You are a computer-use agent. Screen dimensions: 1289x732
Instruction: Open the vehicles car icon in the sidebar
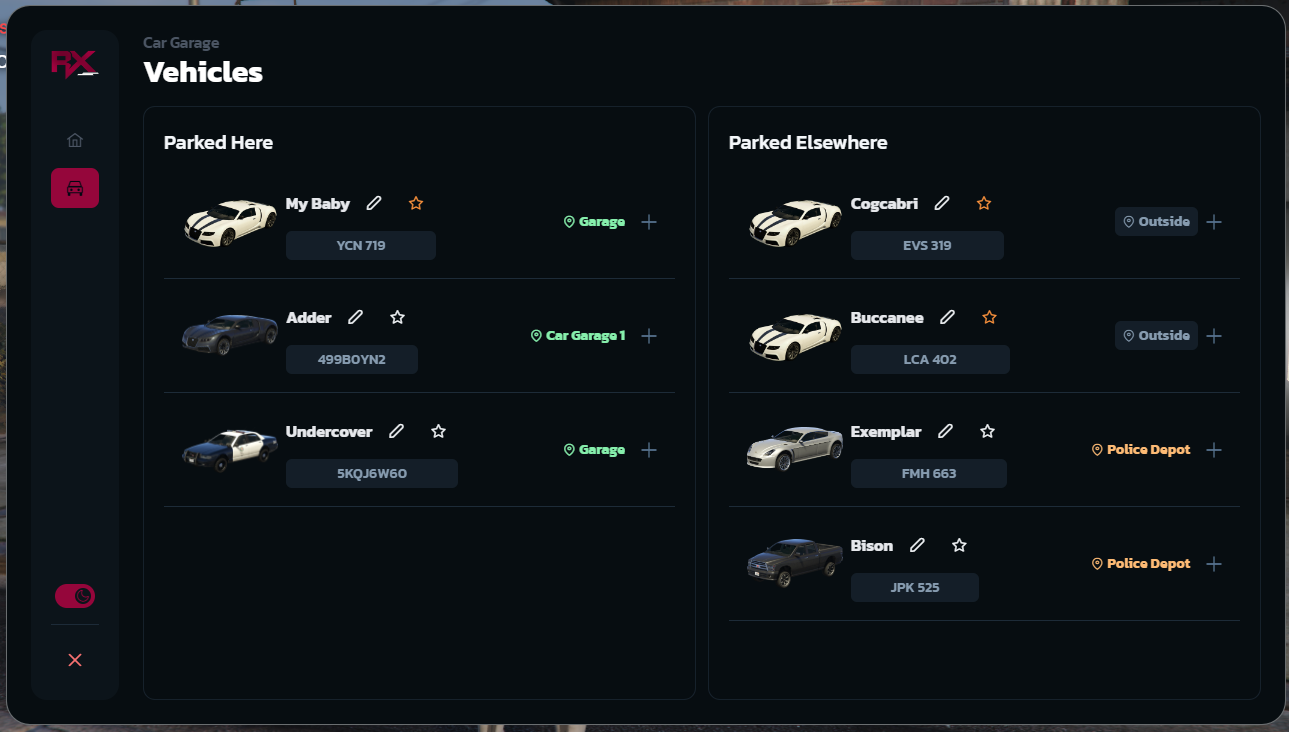pos(75,188)
